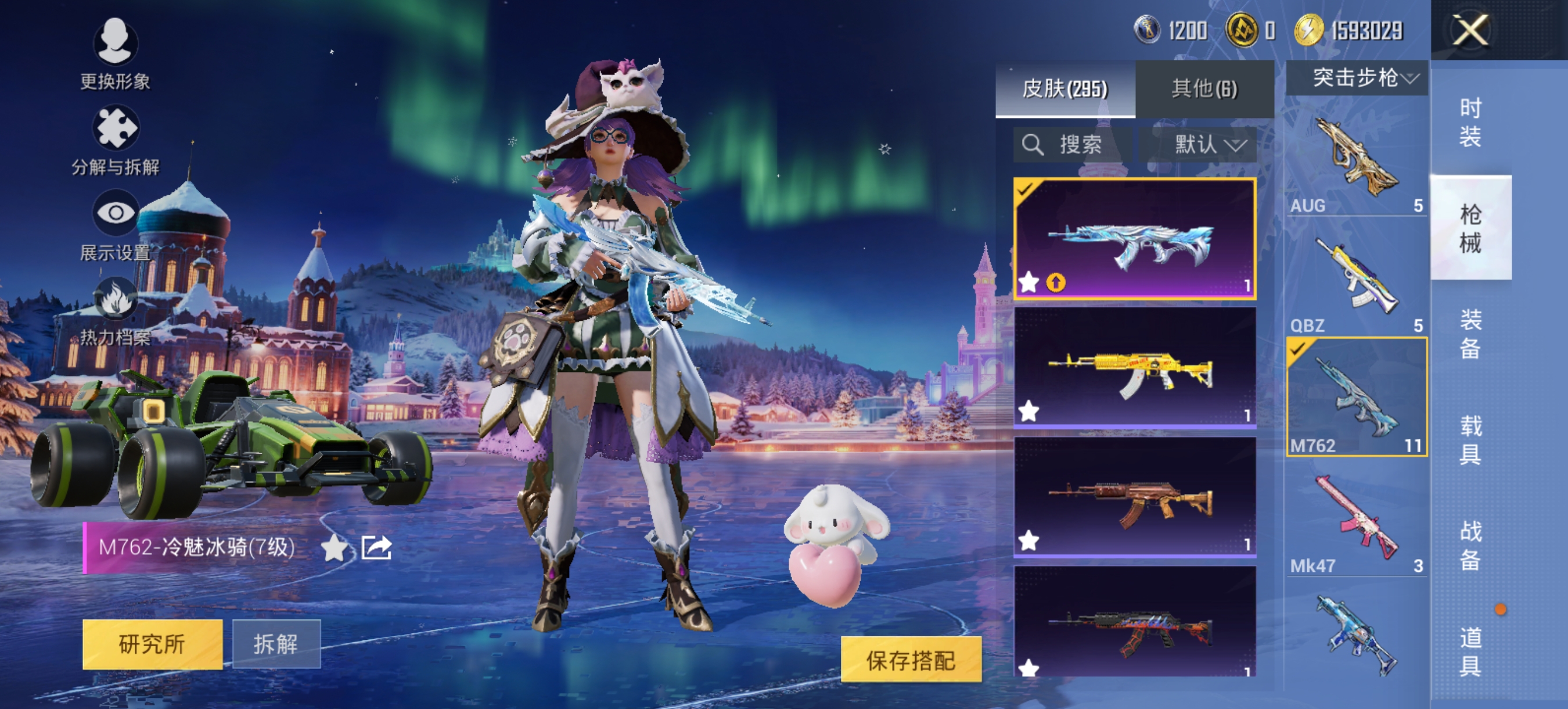1568x709 pixels.
Task: Click the 搜索 search field
Action: 1073,145
